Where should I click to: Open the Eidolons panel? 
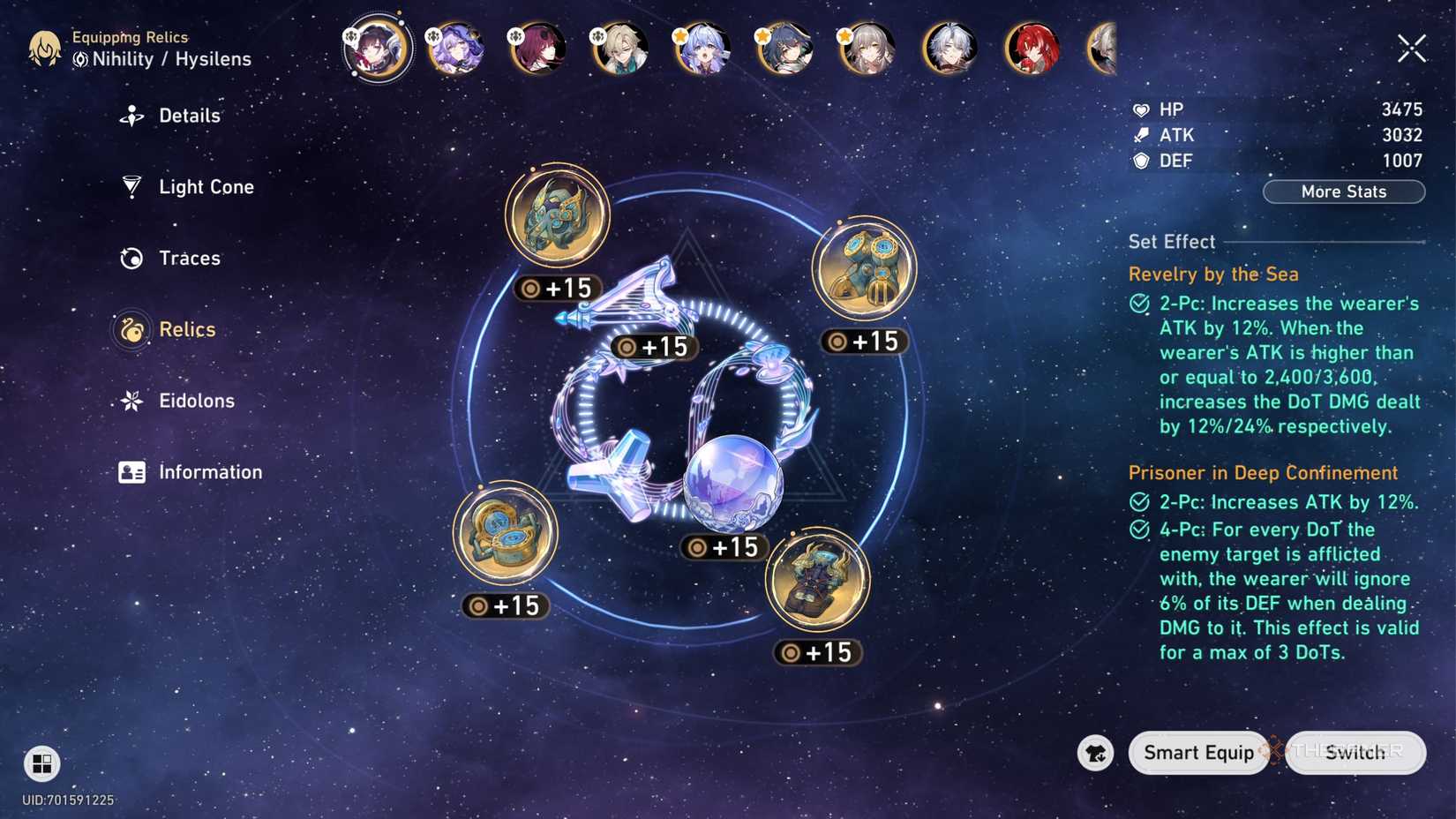[131, 401]
